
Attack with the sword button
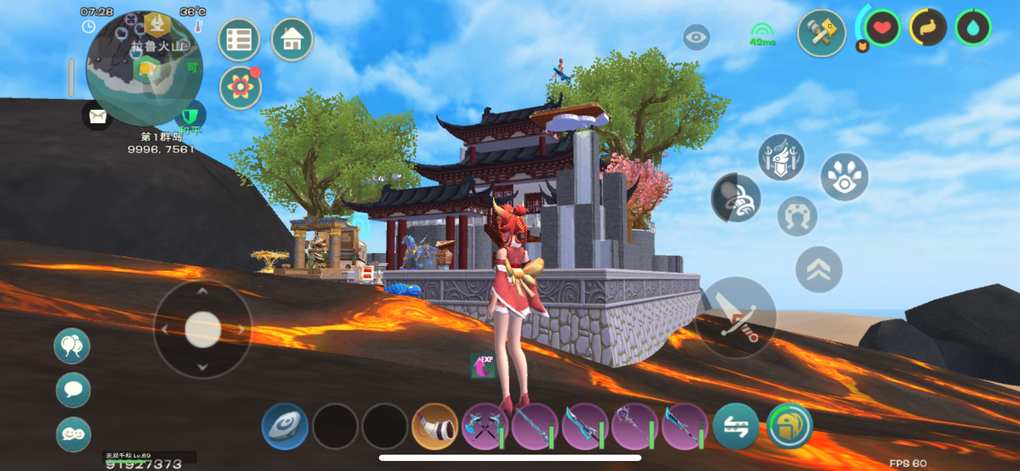738,317
